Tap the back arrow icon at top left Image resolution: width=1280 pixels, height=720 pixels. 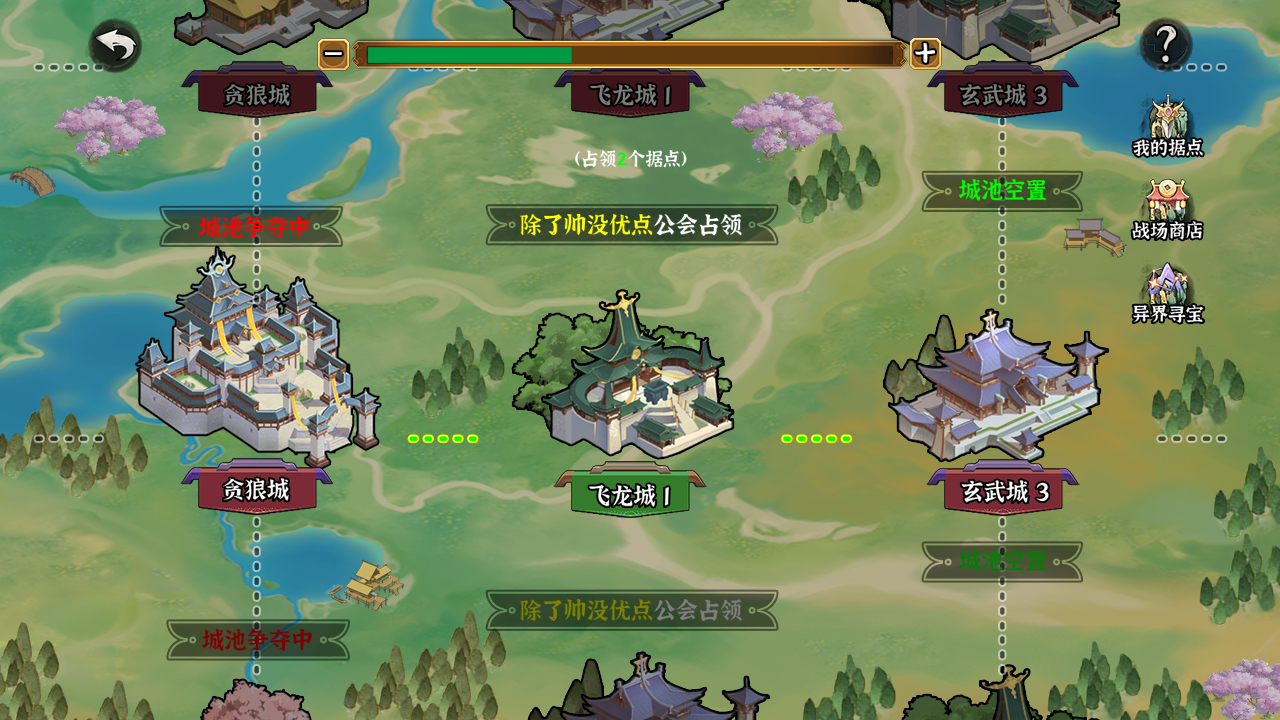click(x=113, y=43)
